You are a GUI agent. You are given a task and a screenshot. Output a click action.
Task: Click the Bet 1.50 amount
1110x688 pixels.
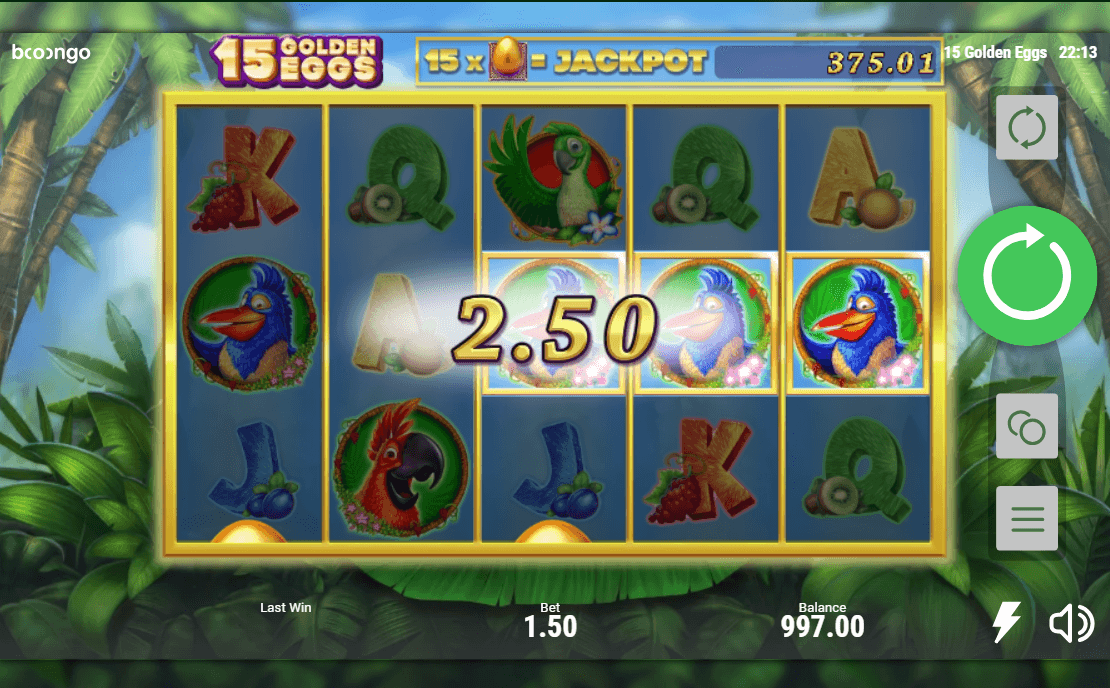pos(550,626)
